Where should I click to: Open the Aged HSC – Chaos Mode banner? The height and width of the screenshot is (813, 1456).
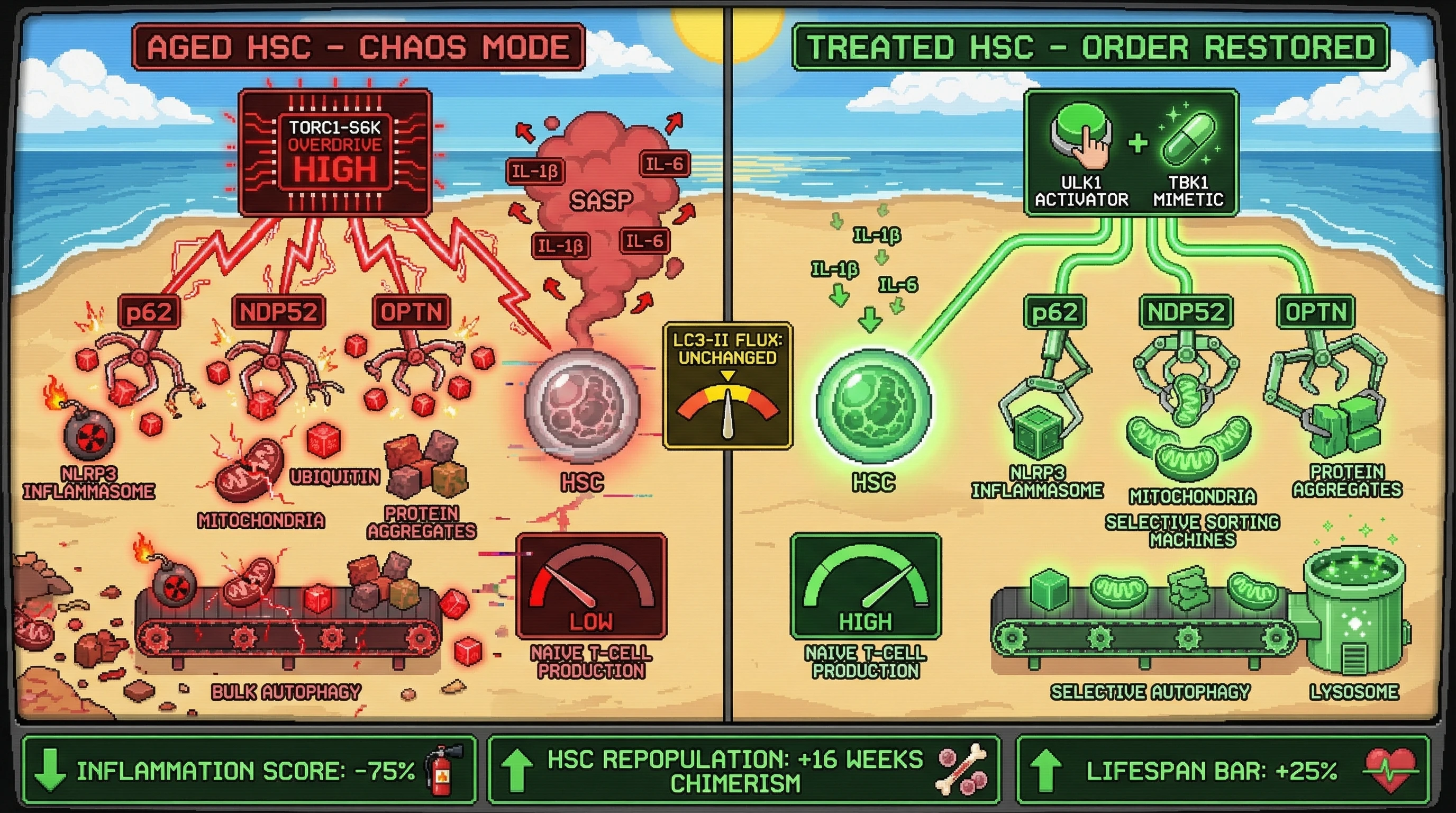[358, 47]
